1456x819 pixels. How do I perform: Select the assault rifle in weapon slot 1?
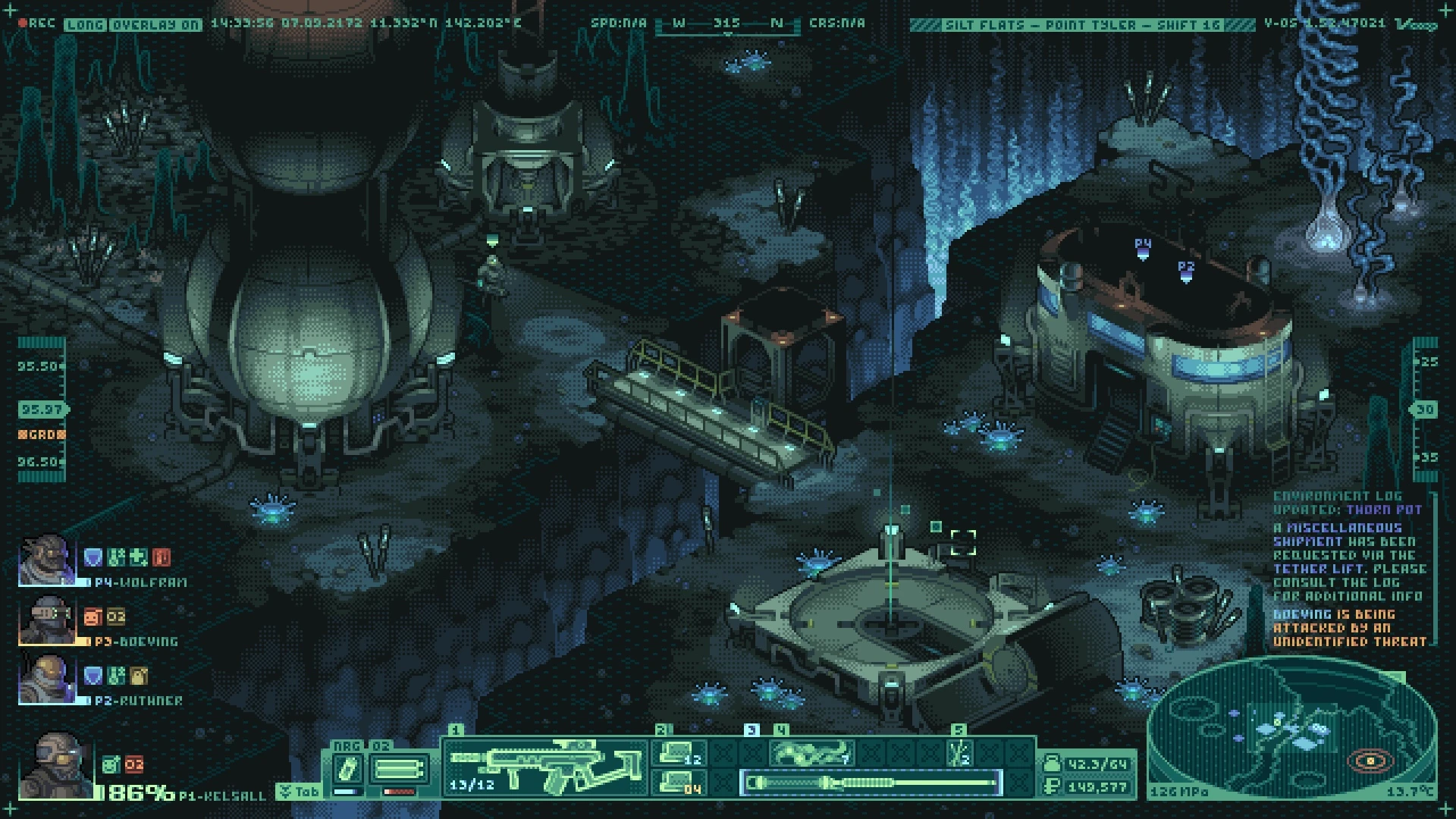pyautogui.click(x=543, y=764)
